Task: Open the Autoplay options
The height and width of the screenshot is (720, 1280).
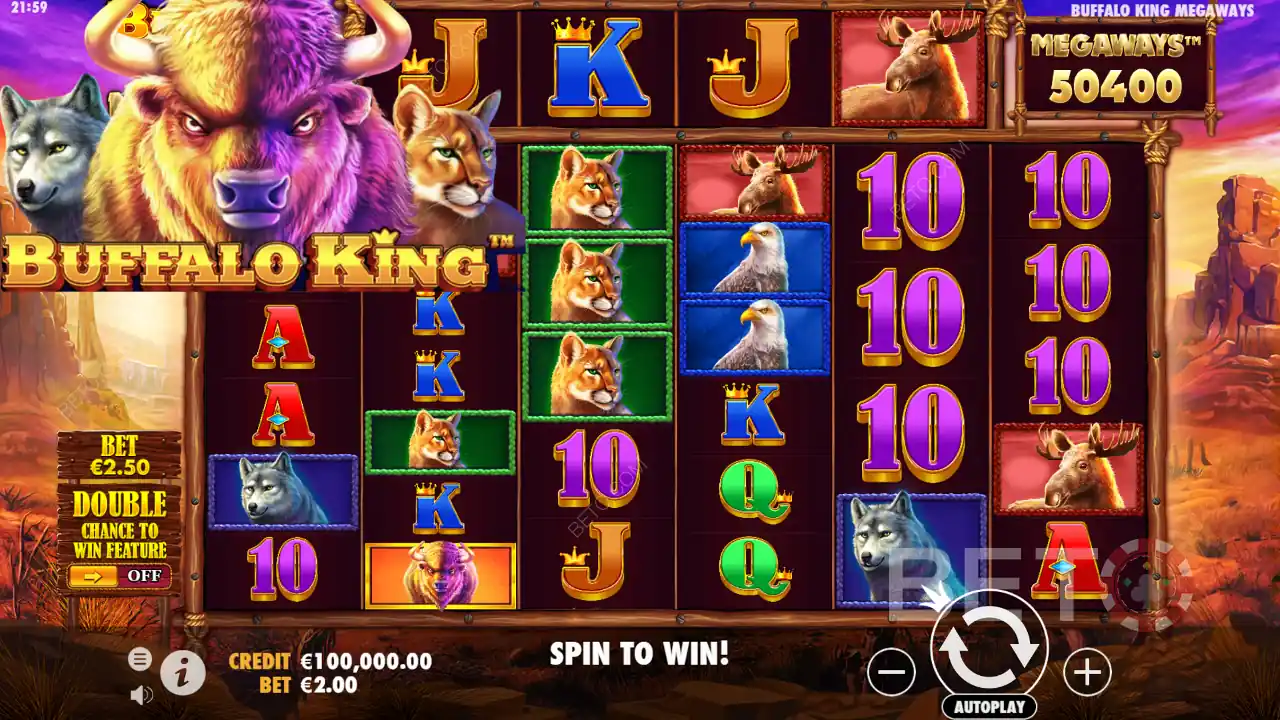Action: (988, 707)
